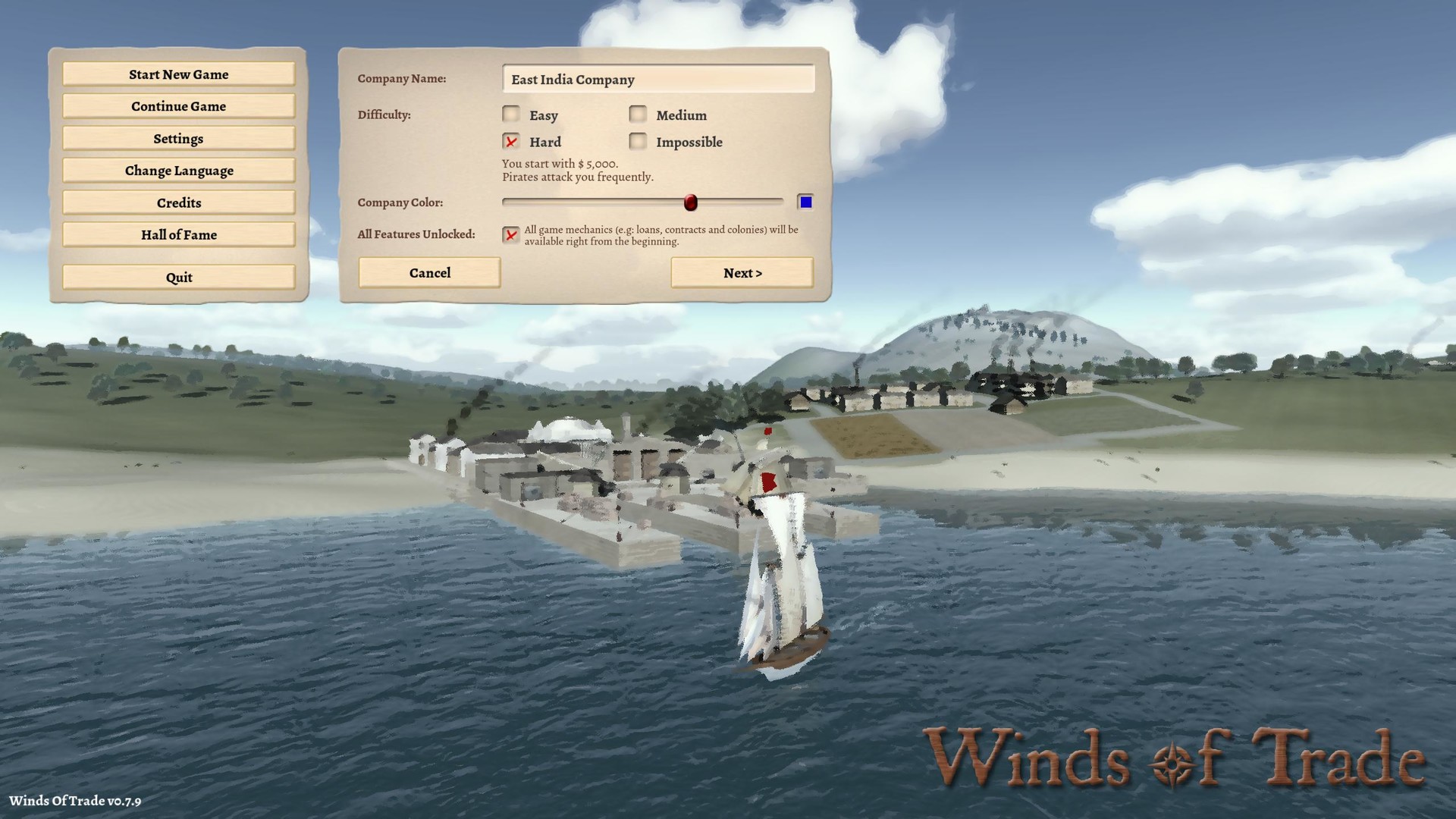Viewport: 1456px width, 819px height.
Task: Click Start New Game
Action: 178,74
